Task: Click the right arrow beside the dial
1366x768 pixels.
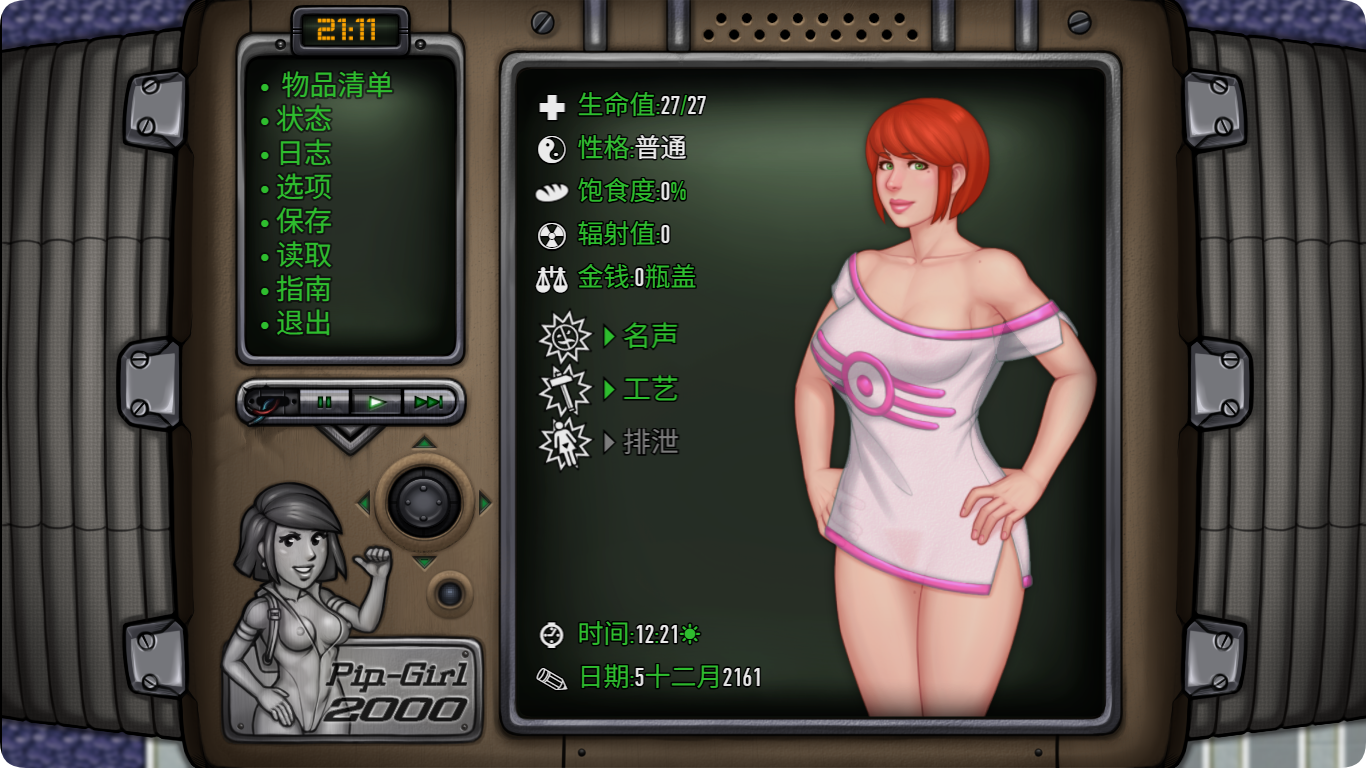Action: pyautogui.click(x=486, y=503)
